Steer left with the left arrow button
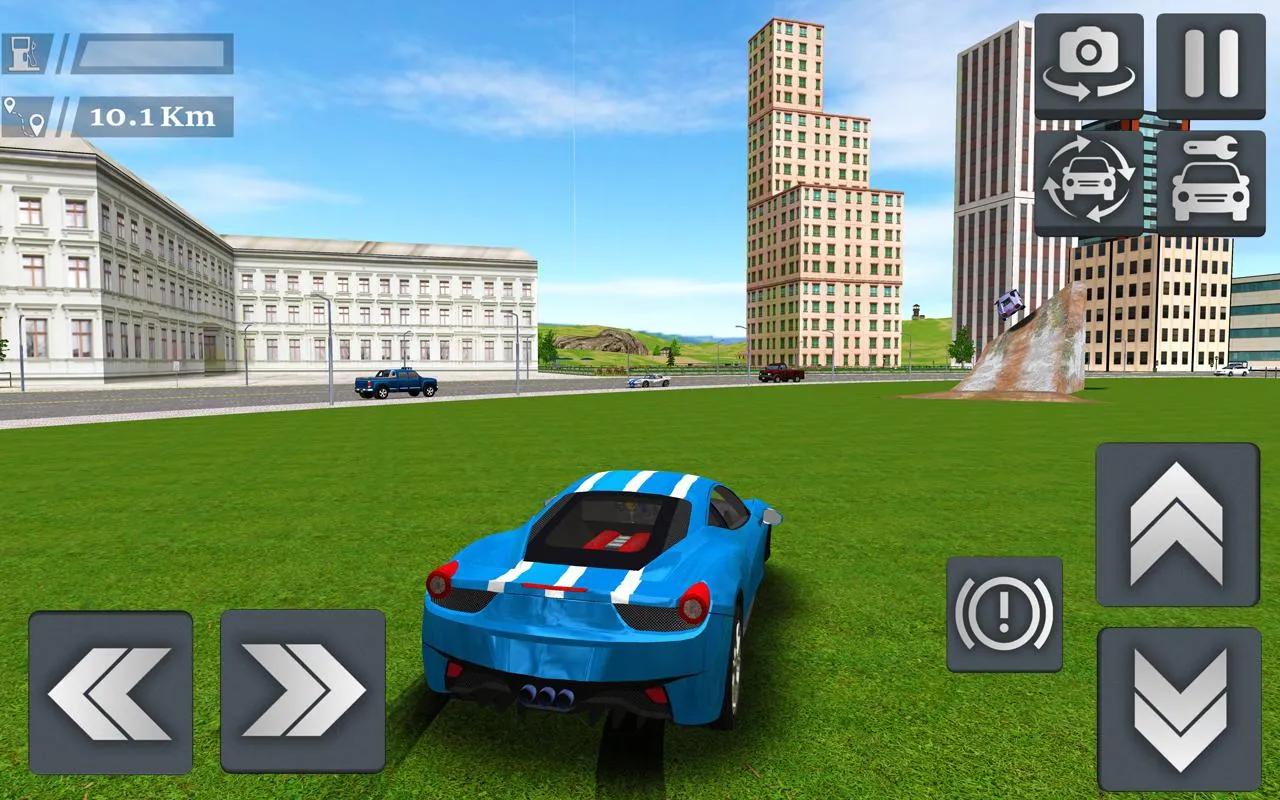 110,692
